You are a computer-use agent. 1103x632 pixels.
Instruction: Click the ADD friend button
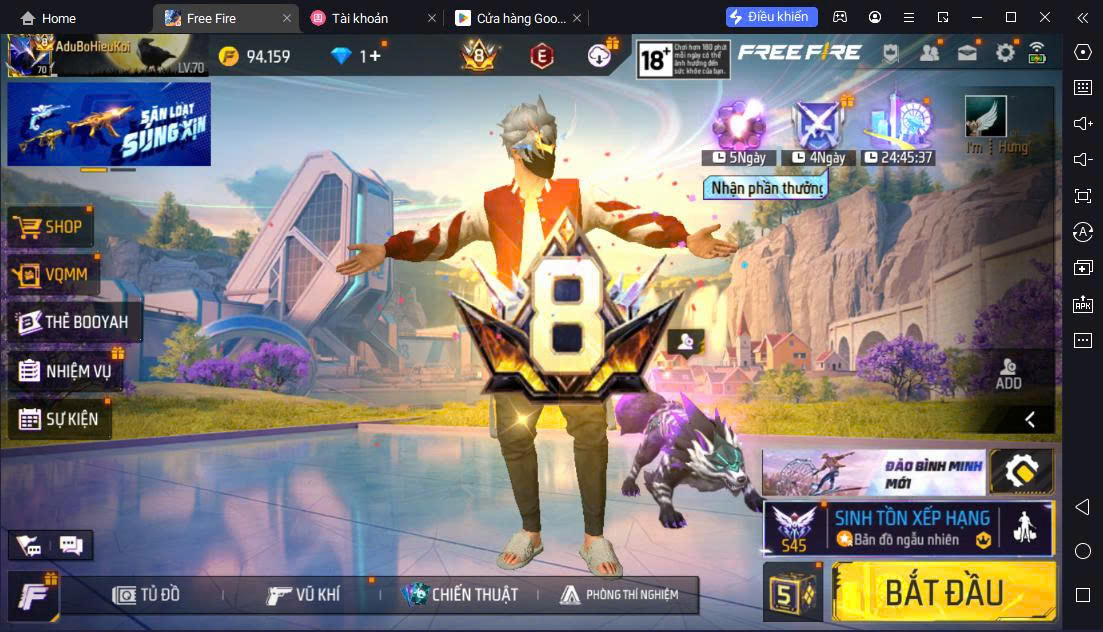tap(1008, 374)
